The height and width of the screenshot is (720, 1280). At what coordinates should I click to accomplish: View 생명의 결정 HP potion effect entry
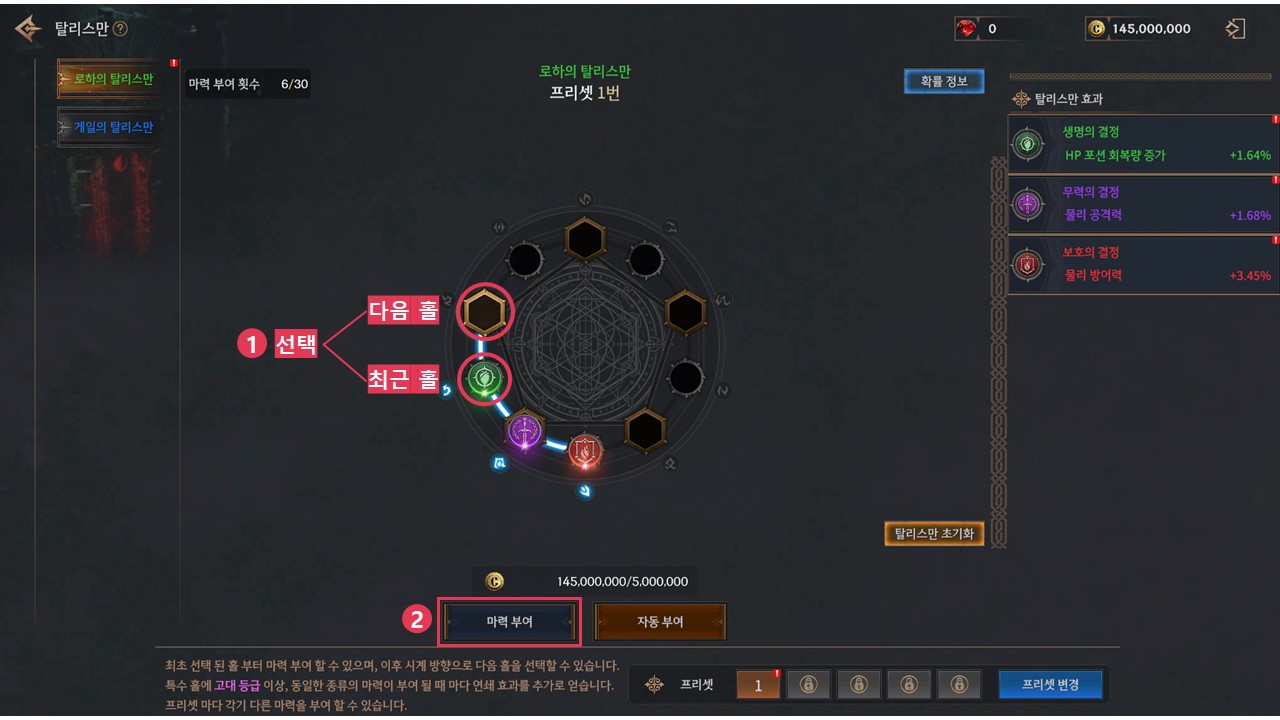pyautogui.click(x=1143, y=144)
